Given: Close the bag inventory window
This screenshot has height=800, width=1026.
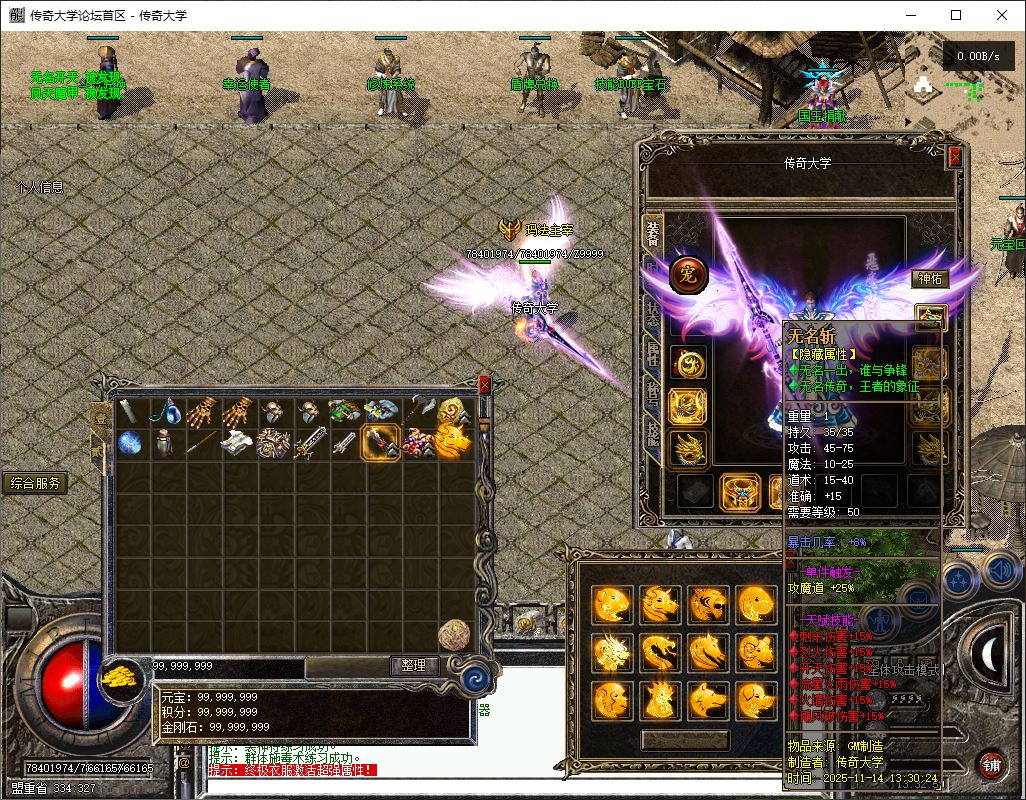Looking at the screenshot, I should [x=485, y=385].
